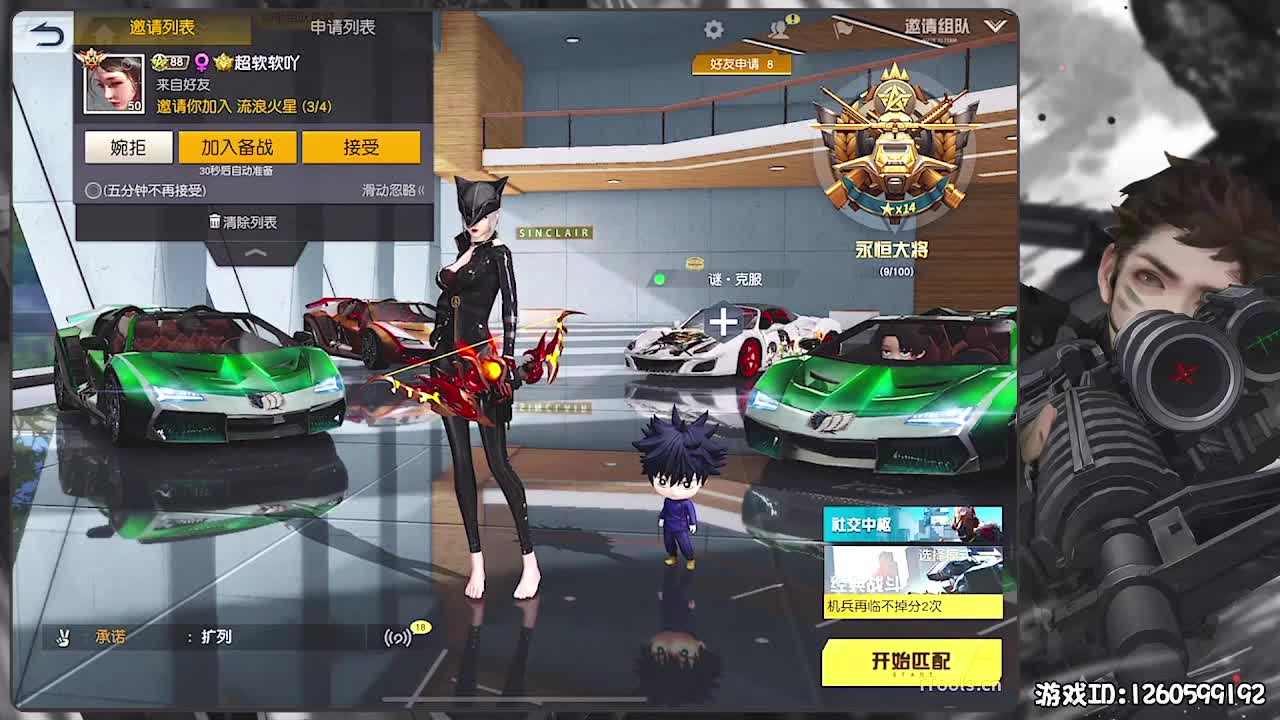Click the back arrow in the top-left corner
Image resolution: width=1280 pixels, height=720 pixels.
(x=45, y=33)
